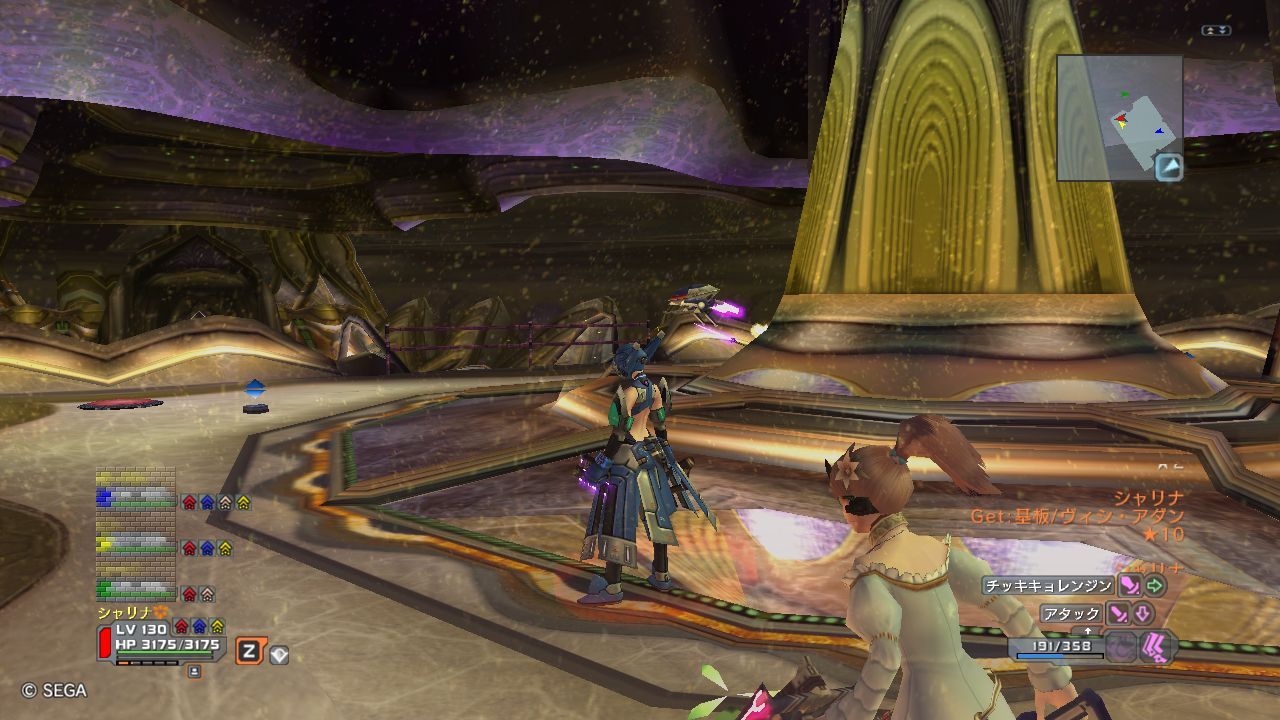Select the アタック action label
1280x720 pixels.
[x=1071, y=613]
